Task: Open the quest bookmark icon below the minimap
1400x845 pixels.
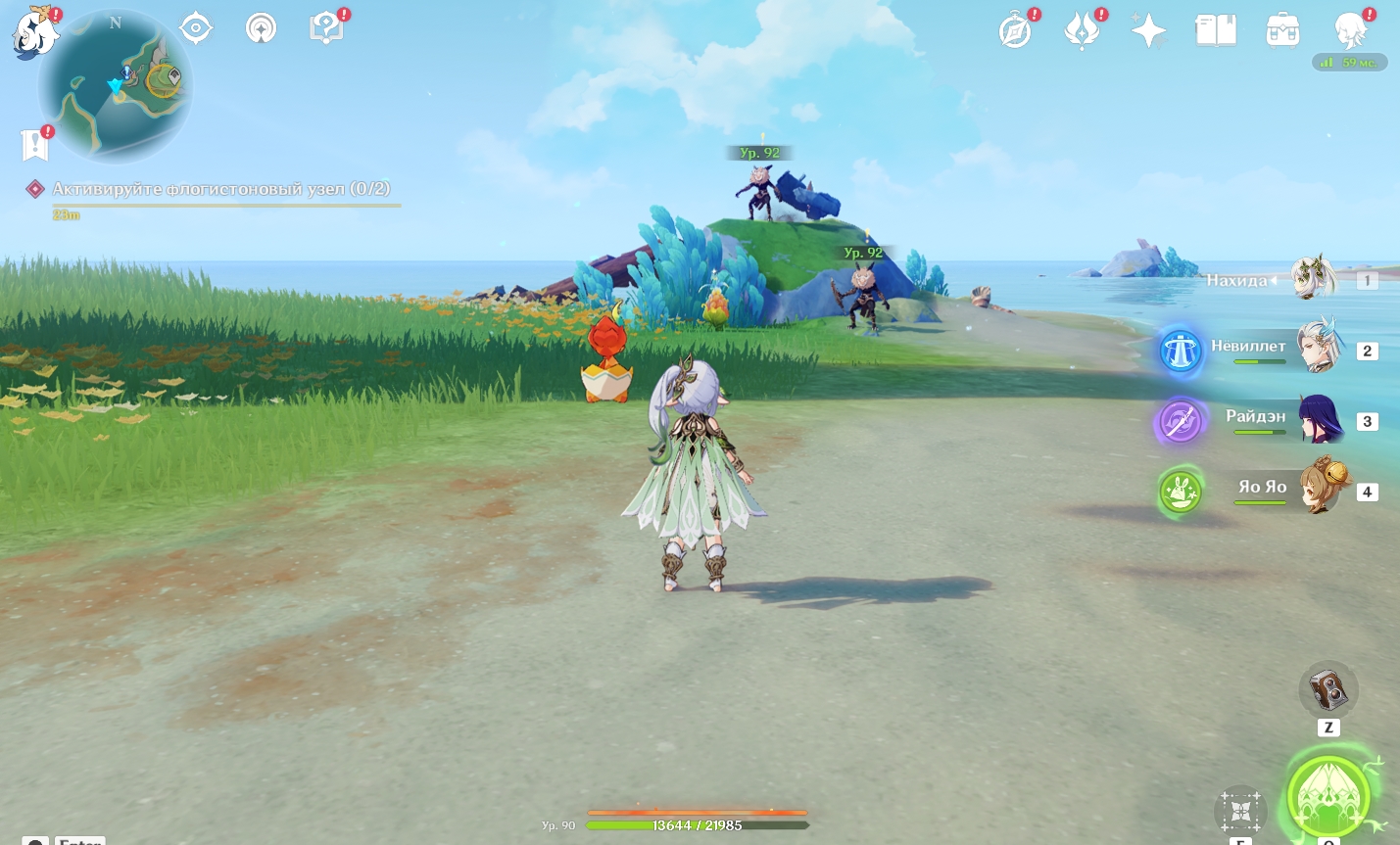Action: [x=35, y=144]
